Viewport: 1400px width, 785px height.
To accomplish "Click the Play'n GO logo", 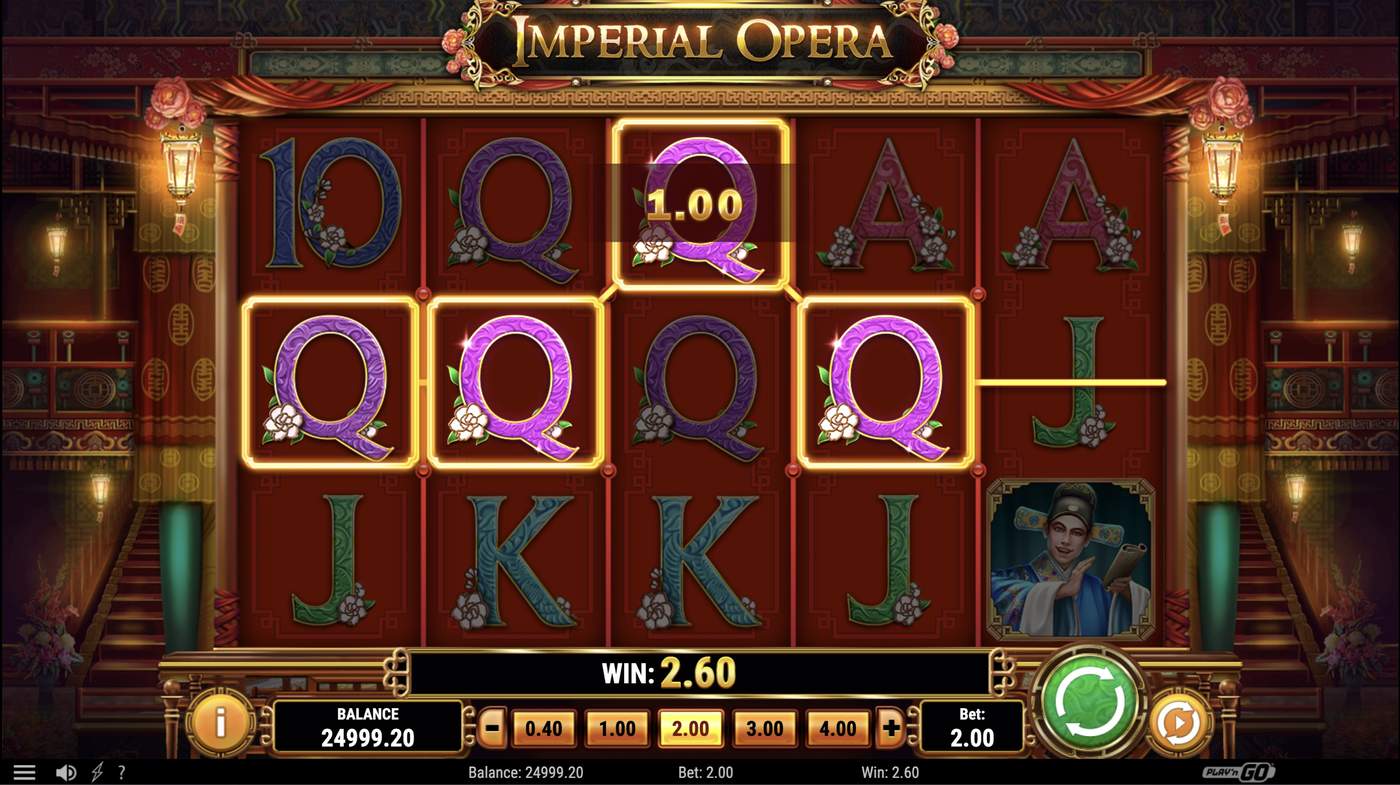I will pyautogui.click(x=1240, y=771).
